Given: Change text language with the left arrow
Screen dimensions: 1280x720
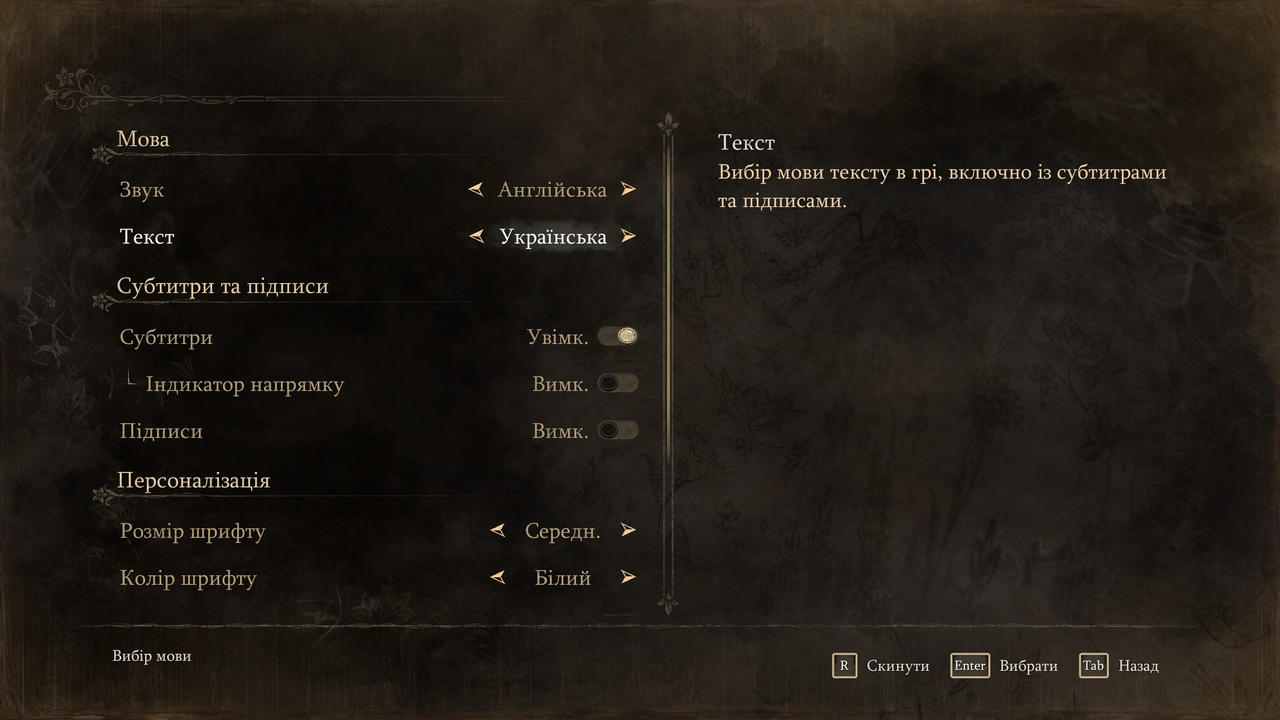Looking at the screenshot, I should coord(477,237).
